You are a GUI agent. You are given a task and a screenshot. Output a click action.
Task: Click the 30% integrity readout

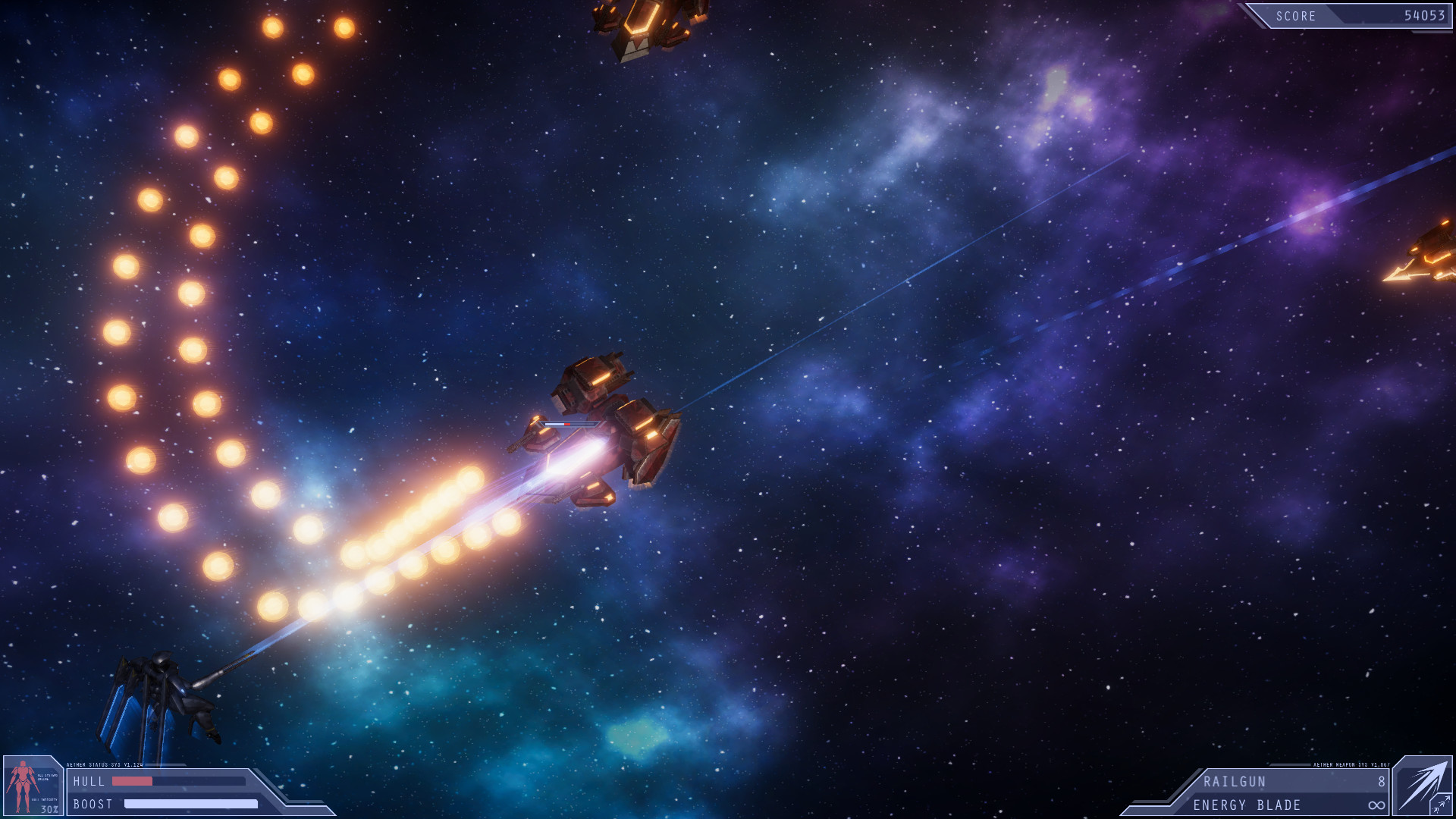(x=49, y=808)
